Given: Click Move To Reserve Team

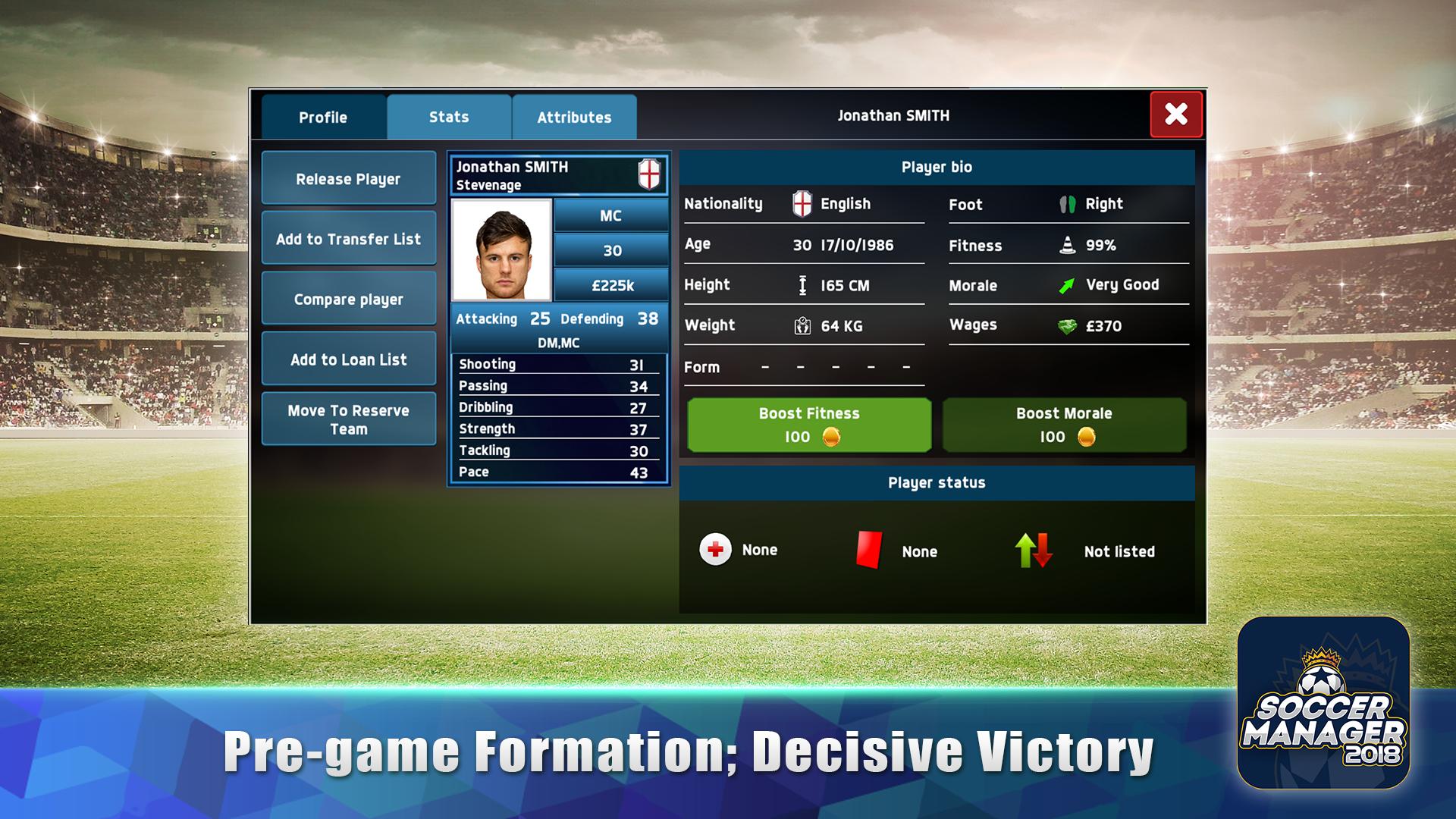Looking at the screenshot, I should pos(349,419).
